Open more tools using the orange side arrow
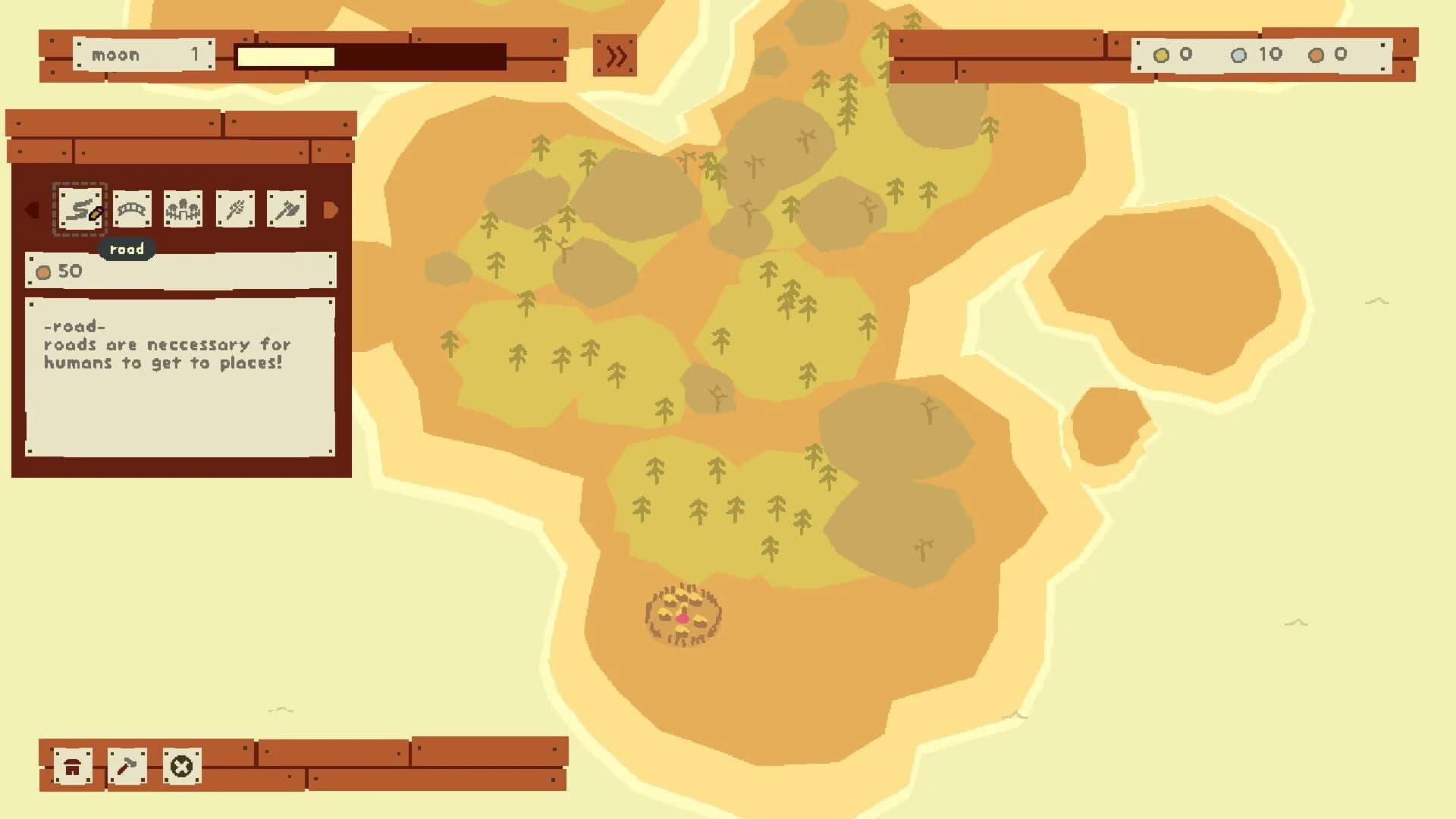1456x819 pixels. click(331, 211)
